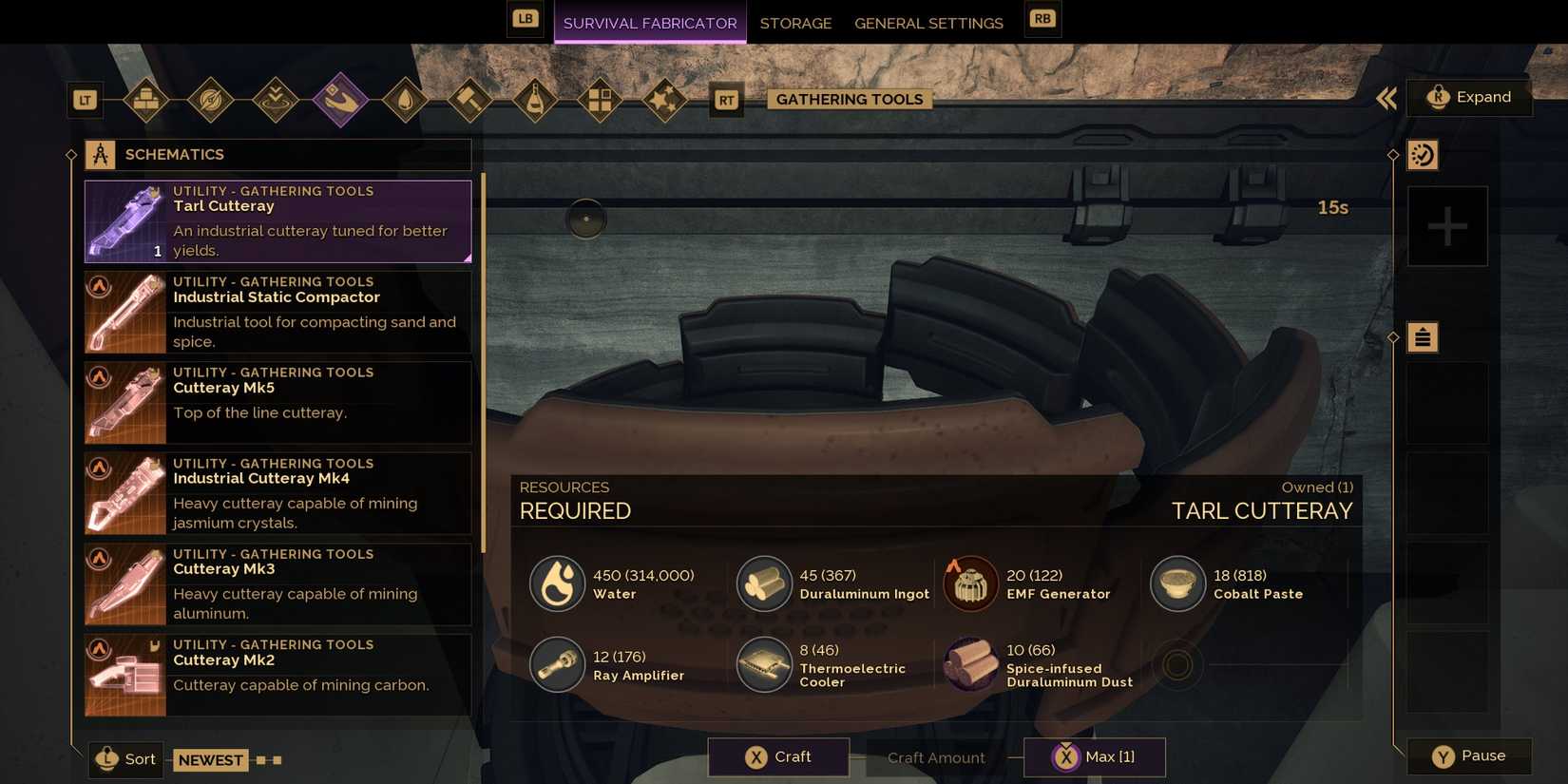Switch to the Storage tab
1568x784 pixels.
(795, 23)
